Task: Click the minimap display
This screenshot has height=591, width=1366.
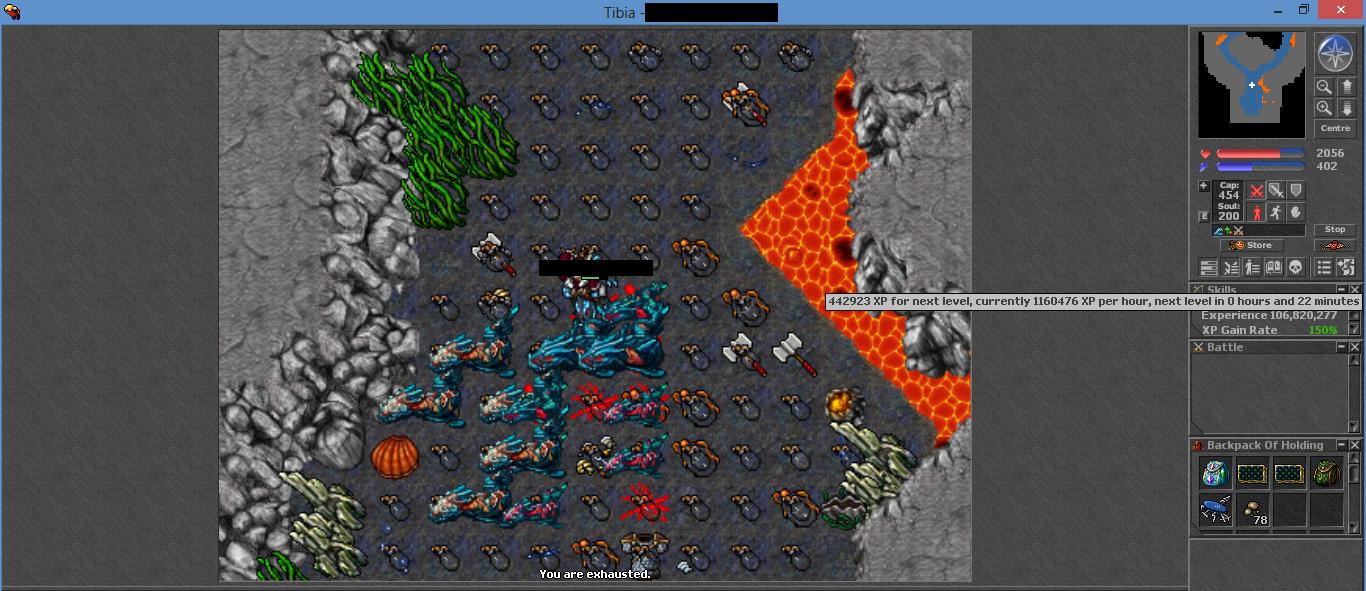Action: pos(1251,84)
